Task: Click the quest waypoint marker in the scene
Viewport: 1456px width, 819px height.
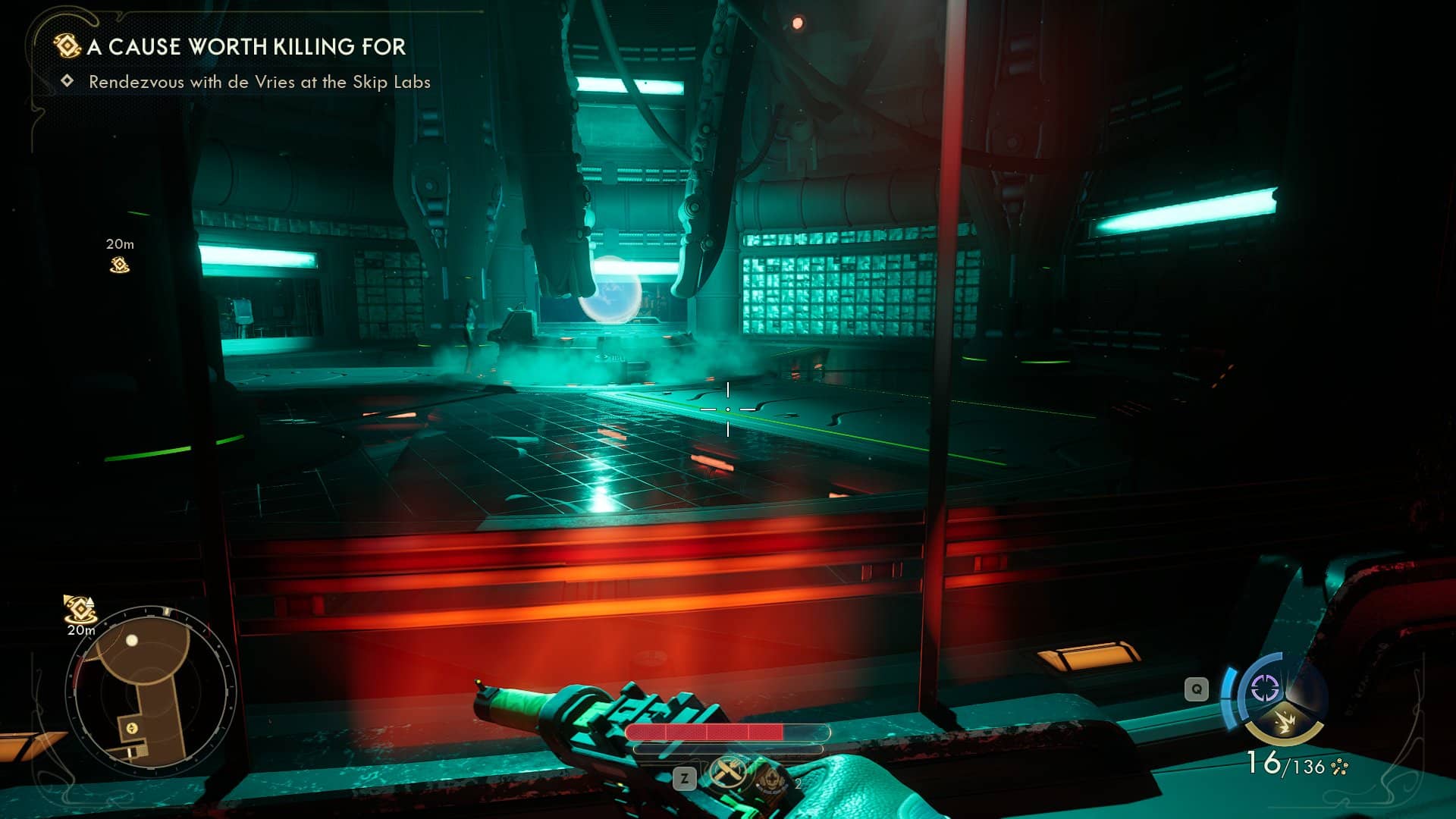Action: (120, 265)
